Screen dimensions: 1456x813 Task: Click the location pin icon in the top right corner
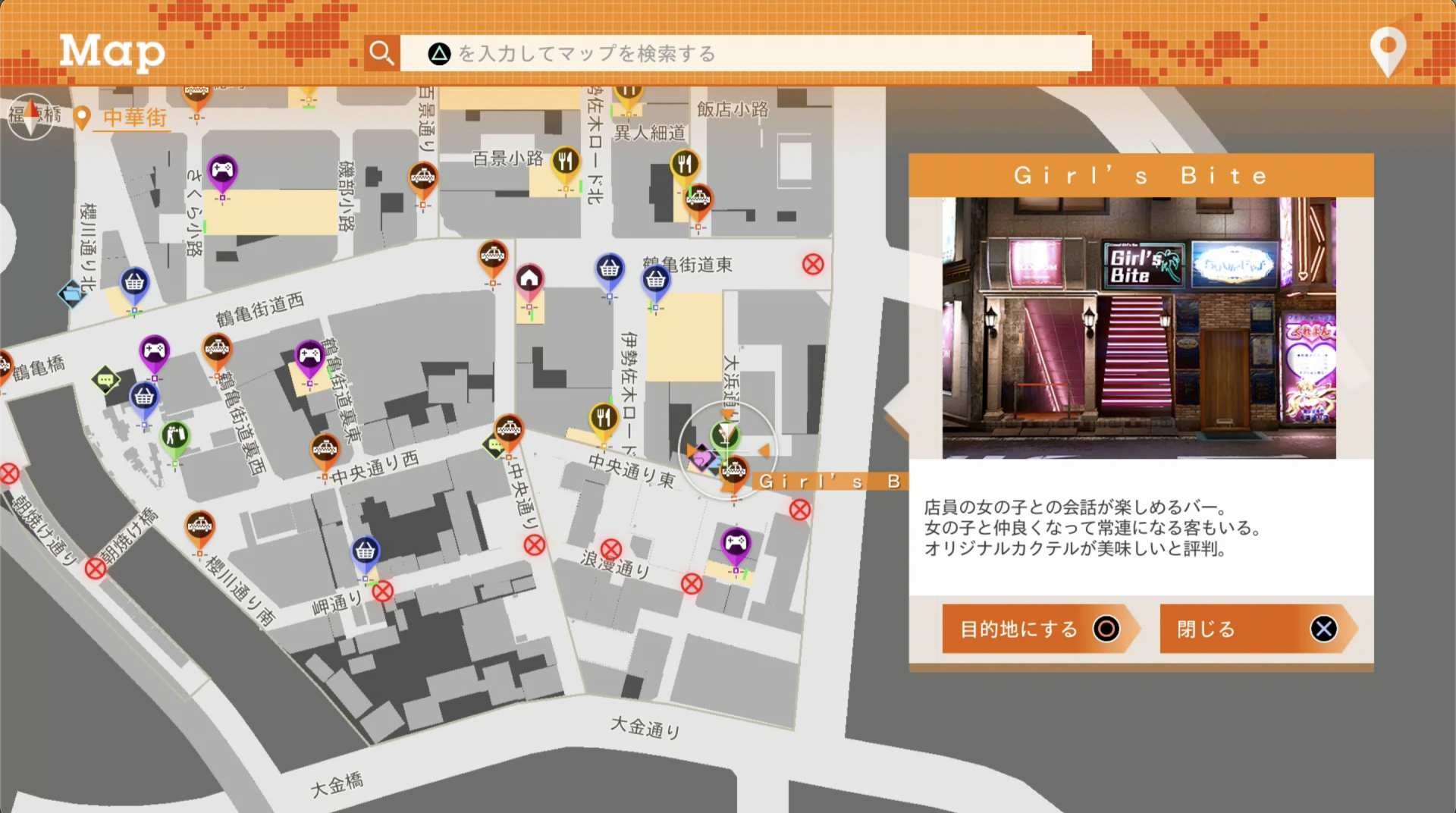(1388, 52)
